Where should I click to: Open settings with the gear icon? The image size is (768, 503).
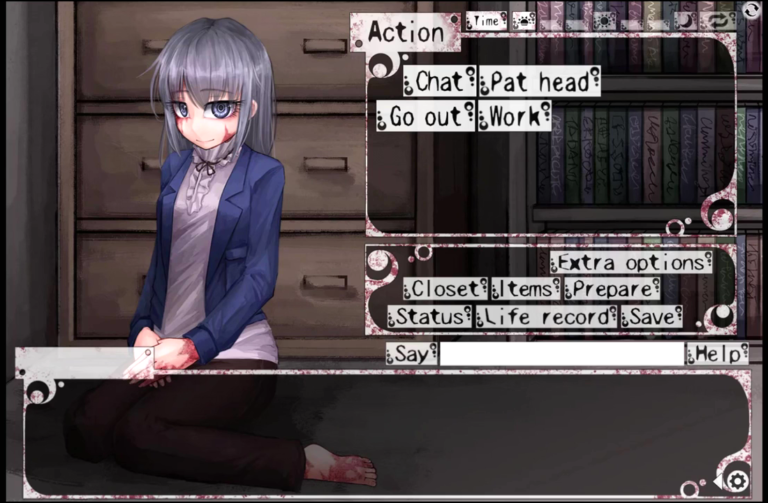pos(737,481)
